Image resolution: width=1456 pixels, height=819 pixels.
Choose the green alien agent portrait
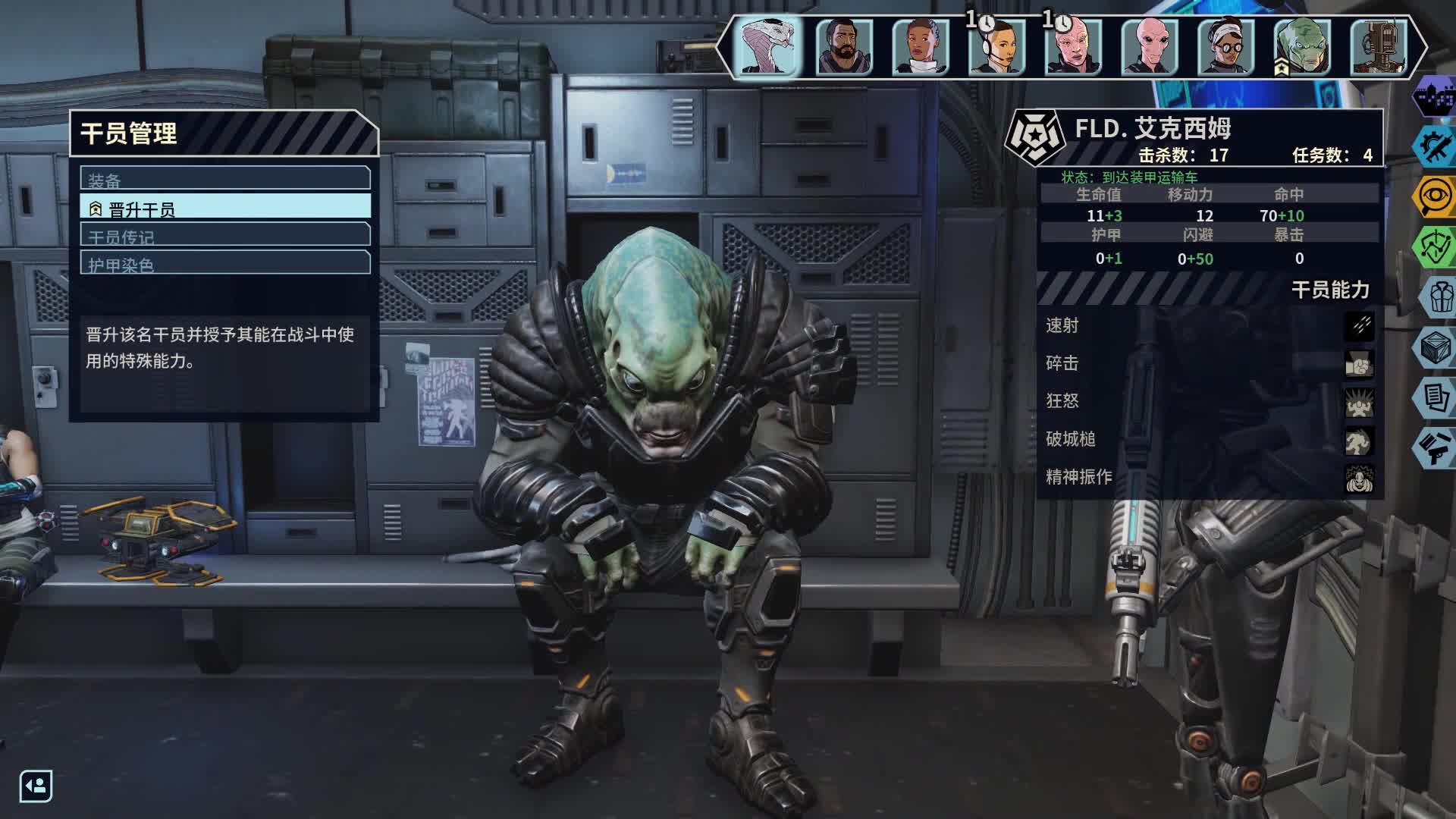point(1302,47)
